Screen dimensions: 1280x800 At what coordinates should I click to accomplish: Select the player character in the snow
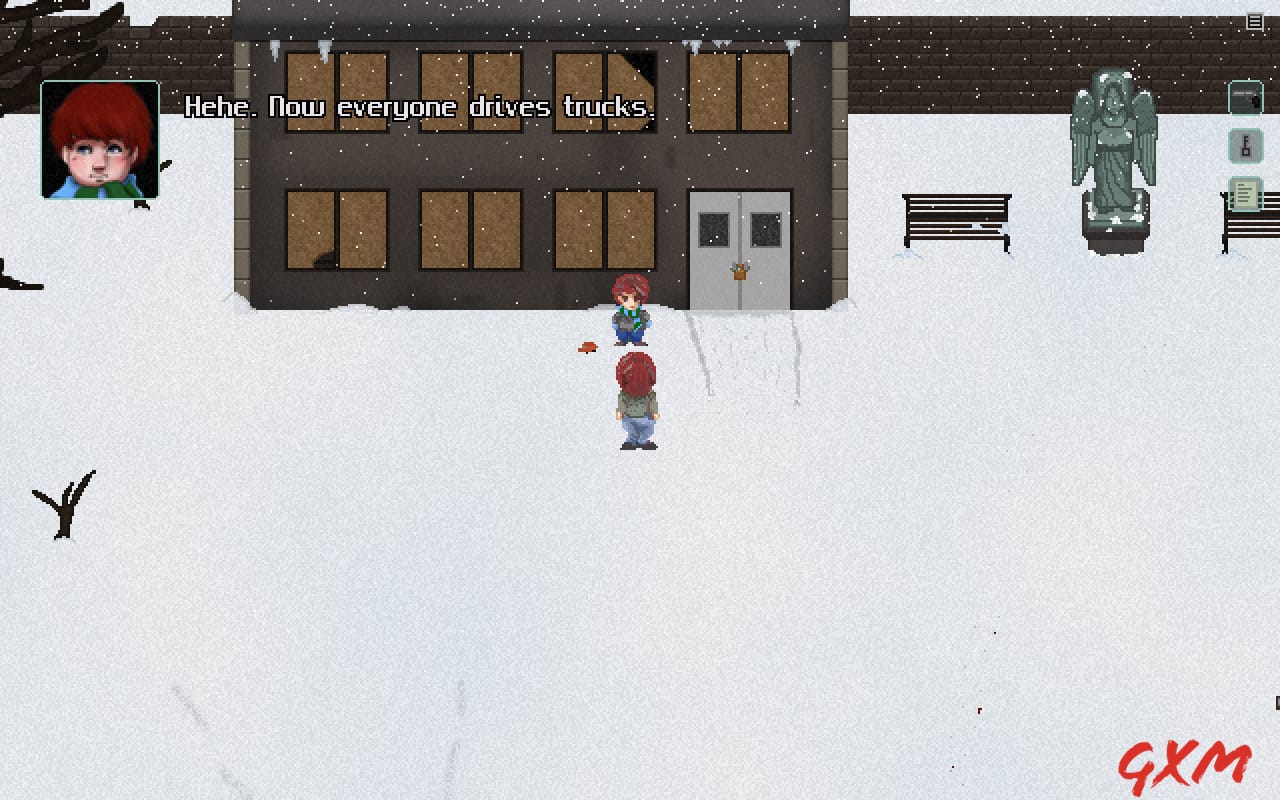coord(637,400)
